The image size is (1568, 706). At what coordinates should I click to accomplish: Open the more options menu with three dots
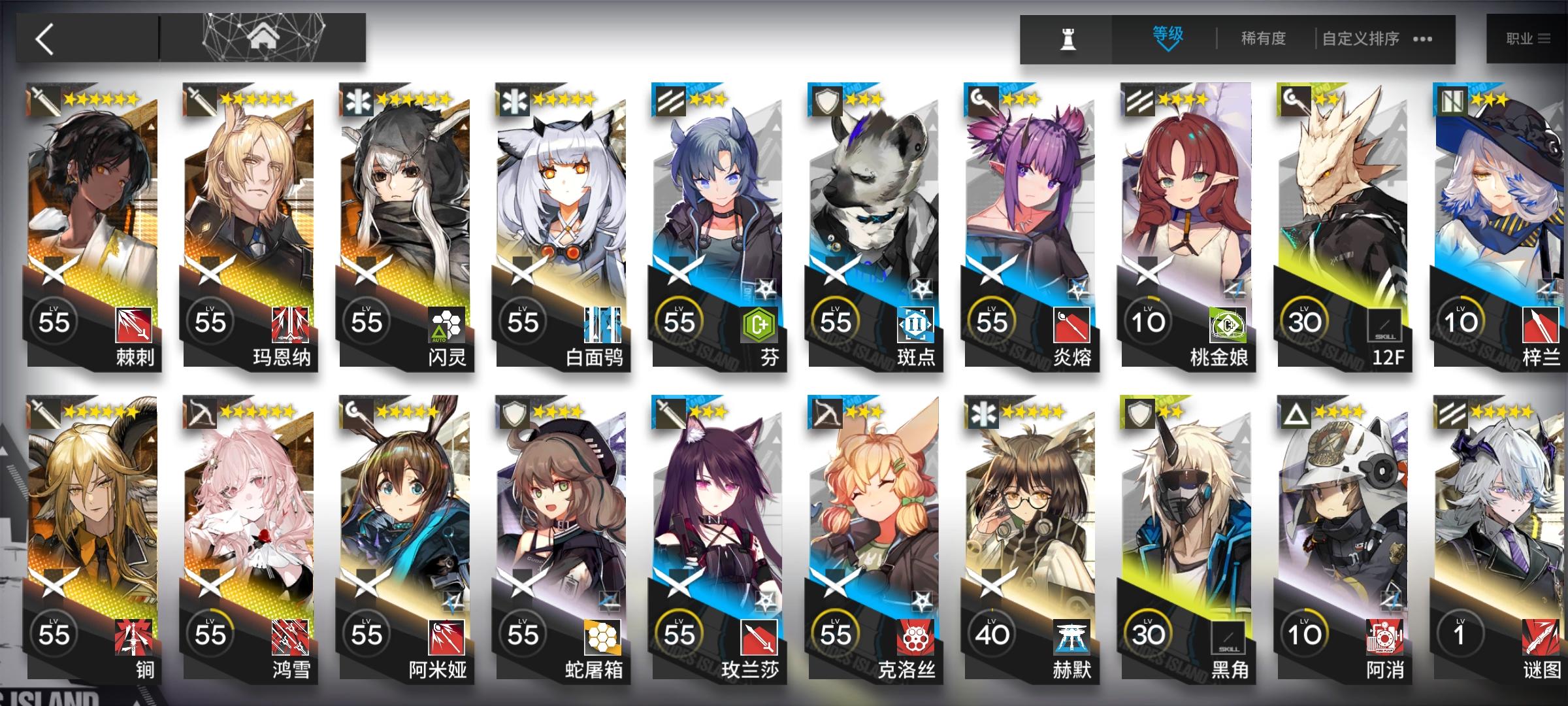(1422, 39)
